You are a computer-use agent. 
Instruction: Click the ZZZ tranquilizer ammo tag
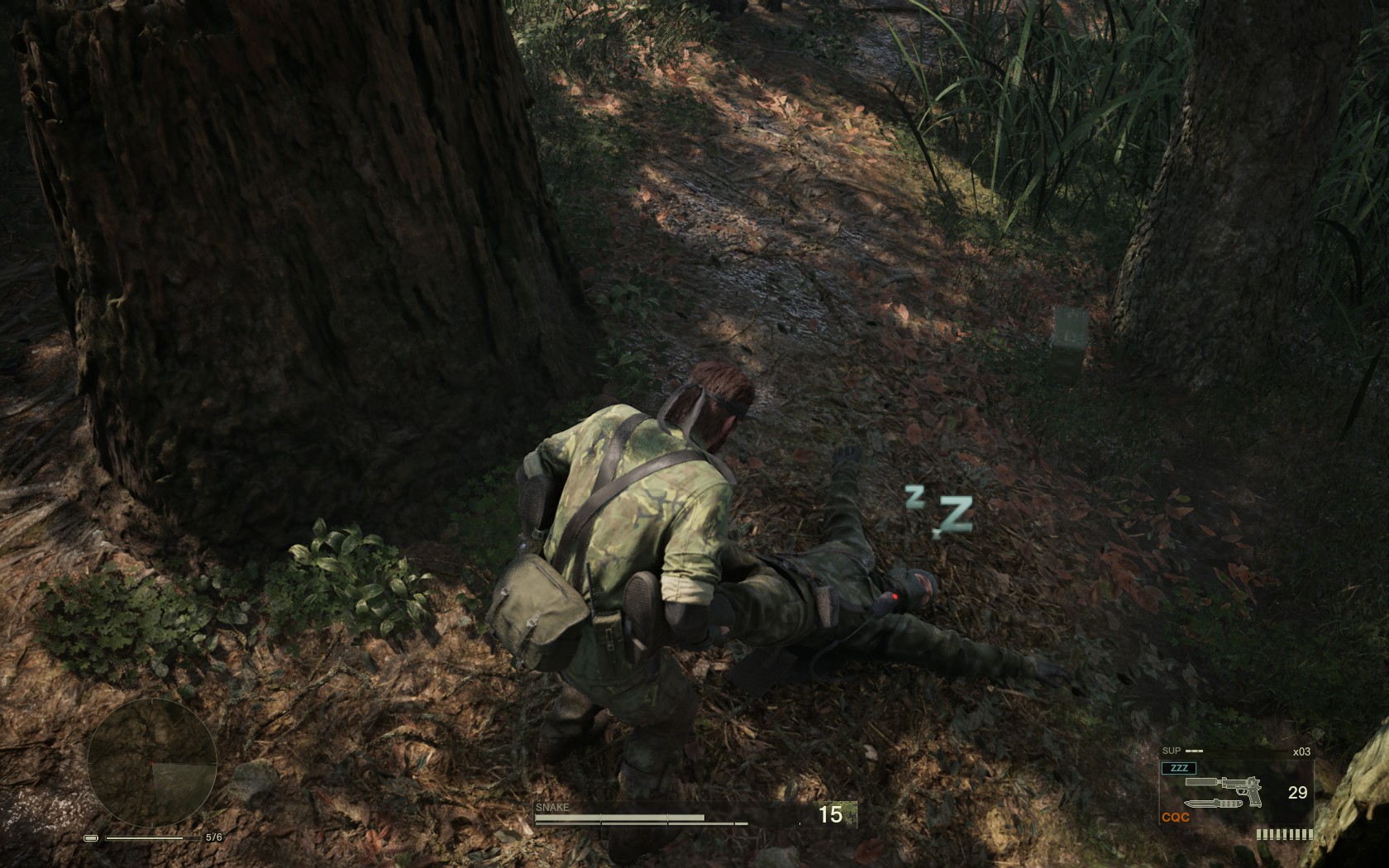(x=1178, y=768)
